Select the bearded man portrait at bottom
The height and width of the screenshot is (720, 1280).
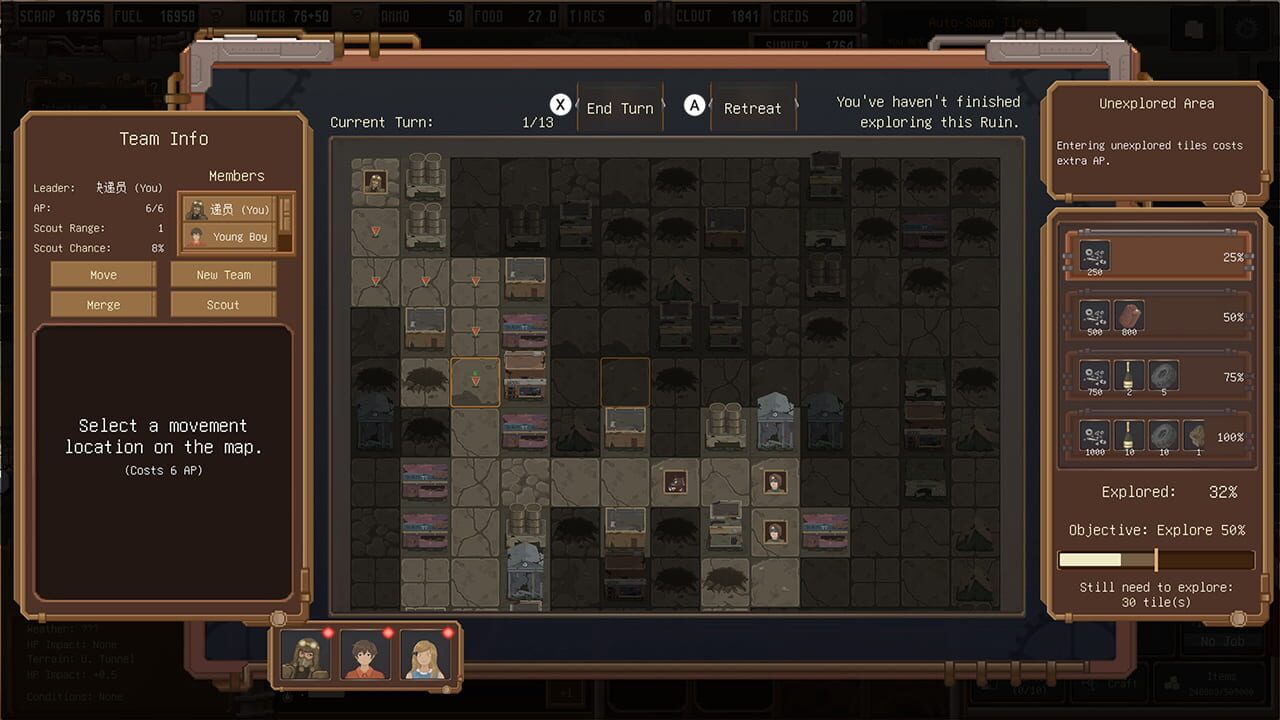305,656
